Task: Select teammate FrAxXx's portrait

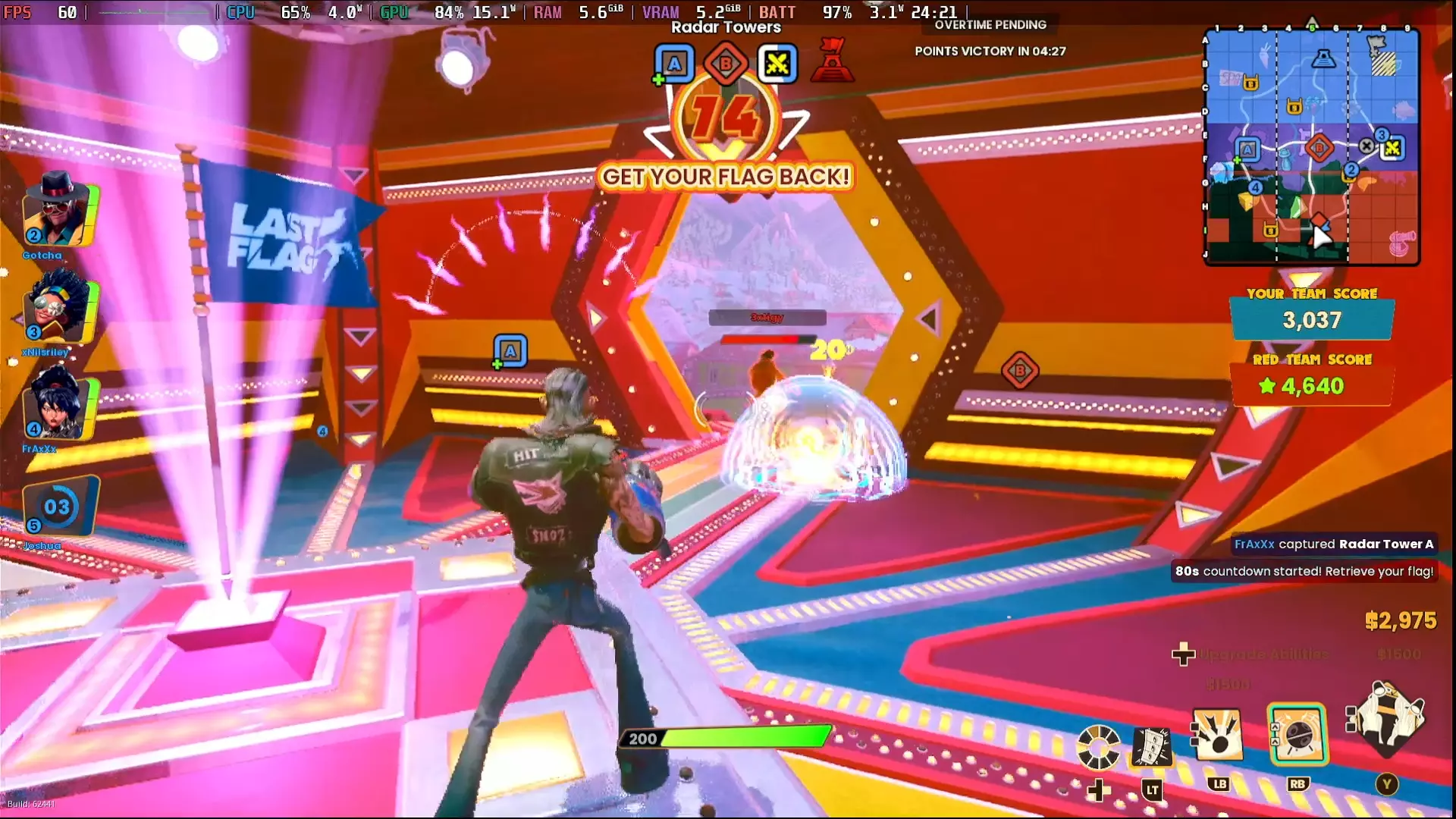Action: [x=58, y=405]
